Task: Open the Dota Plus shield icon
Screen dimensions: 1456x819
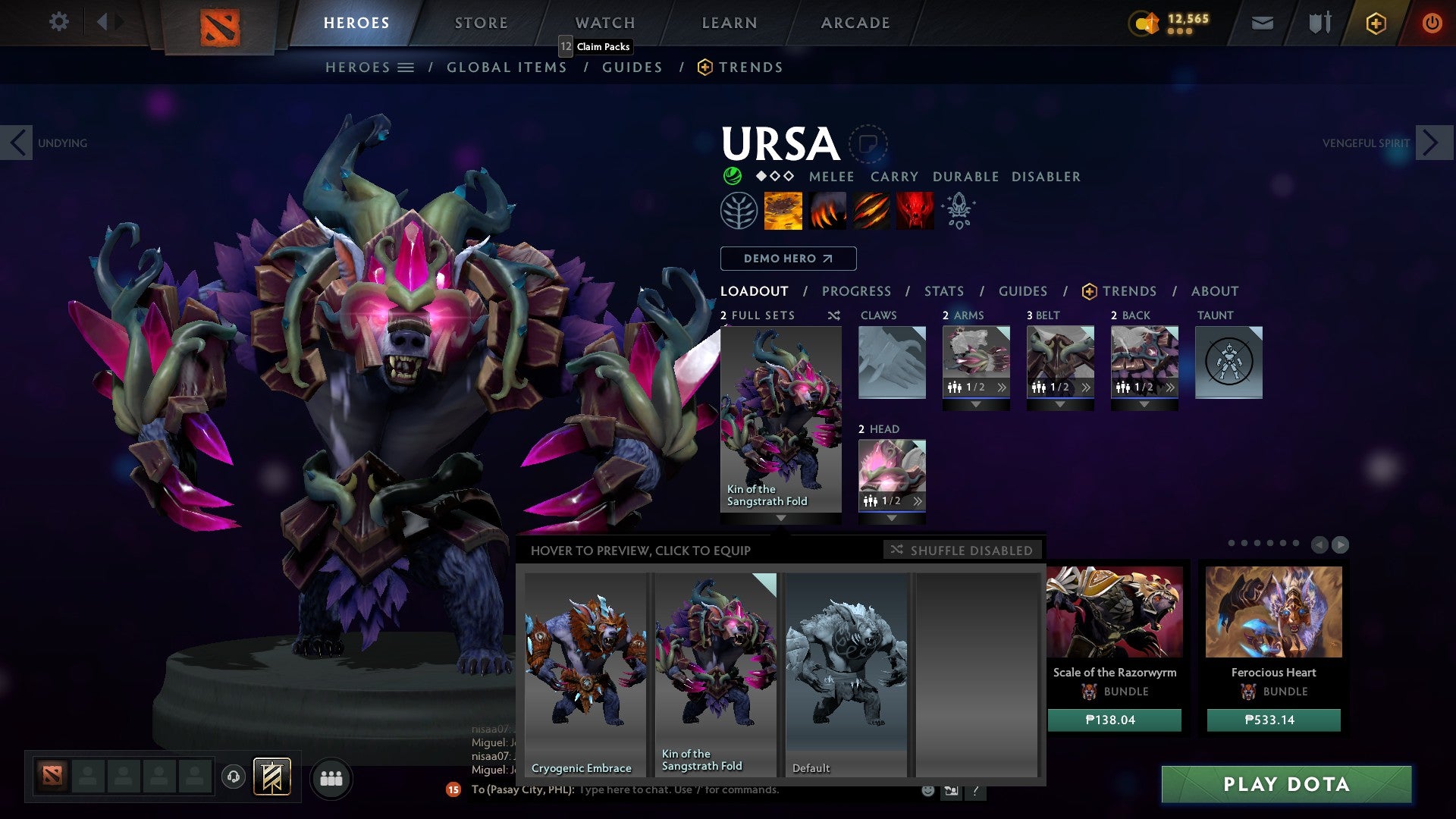Action: tap(1319, 23)
